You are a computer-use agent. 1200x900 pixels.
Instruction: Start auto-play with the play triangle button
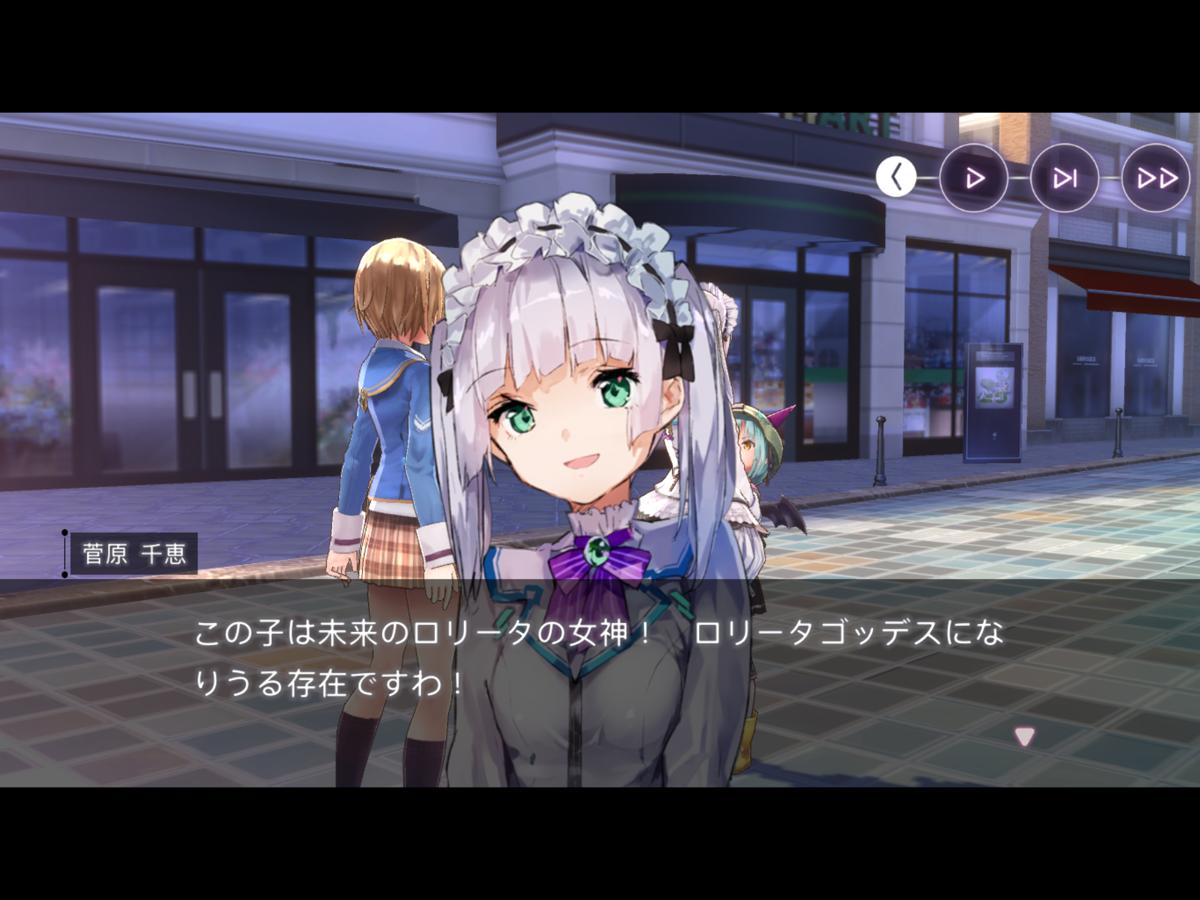pos(973,178)
